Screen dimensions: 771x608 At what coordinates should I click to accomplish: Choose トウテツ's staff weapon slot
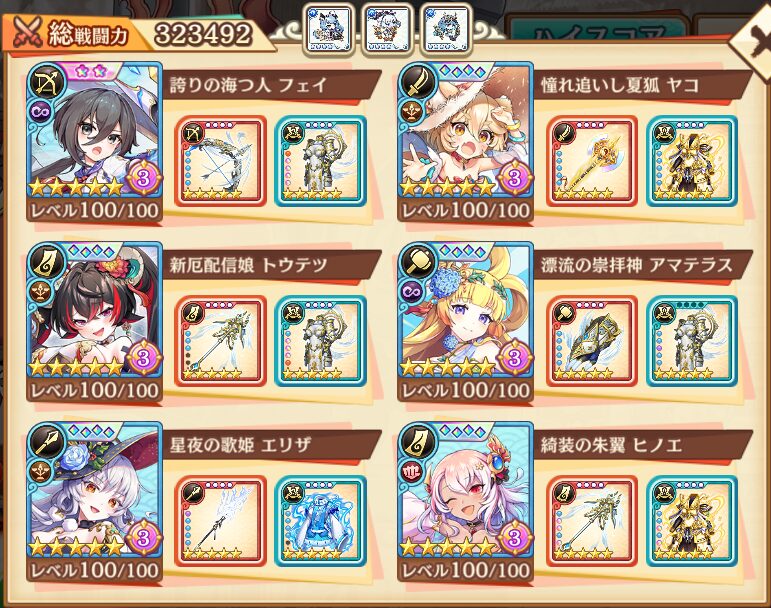pos(221,341)
